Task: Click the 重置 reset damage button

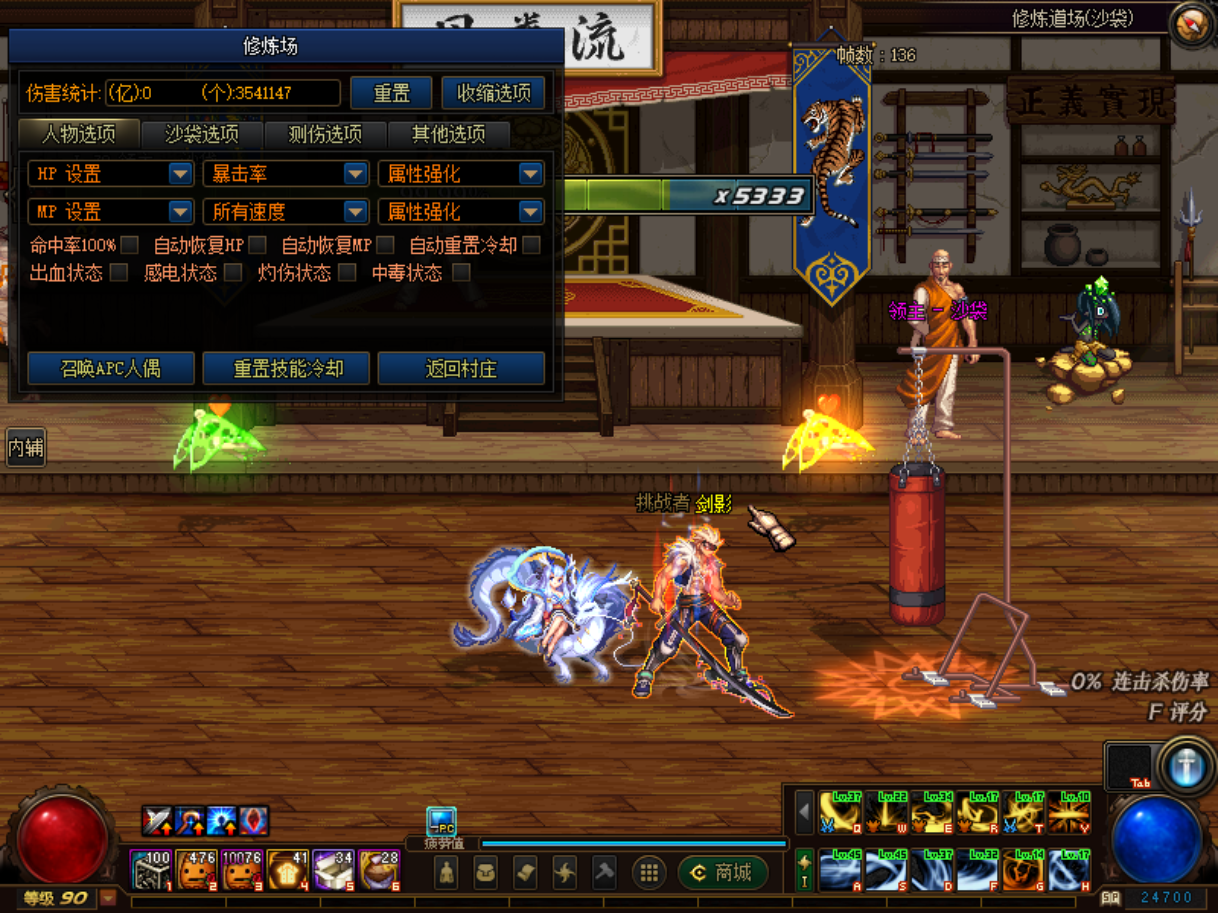Action: click(x=391, y=93)
